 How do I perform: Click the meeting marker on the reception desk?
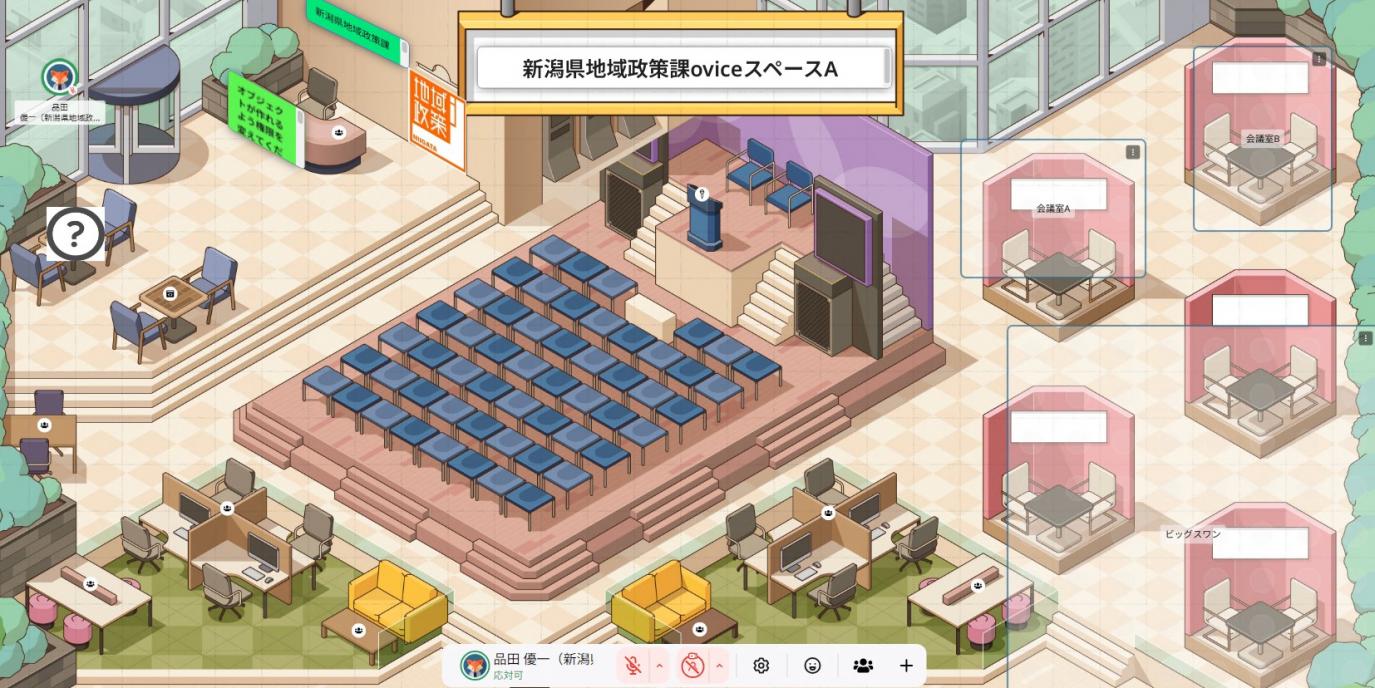pos(339,131)
